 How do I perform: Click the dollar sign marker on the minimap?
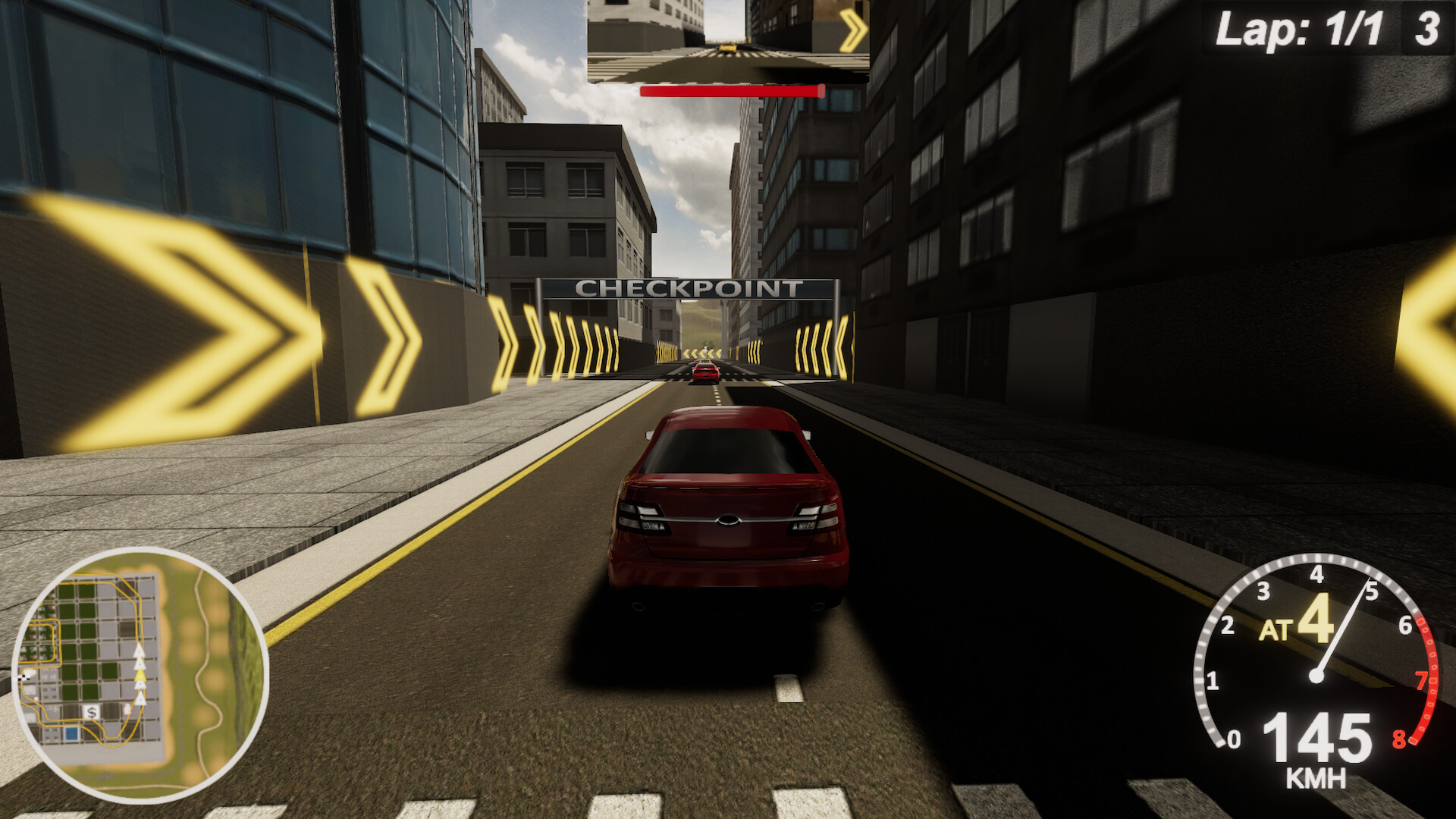click(92, 711)
